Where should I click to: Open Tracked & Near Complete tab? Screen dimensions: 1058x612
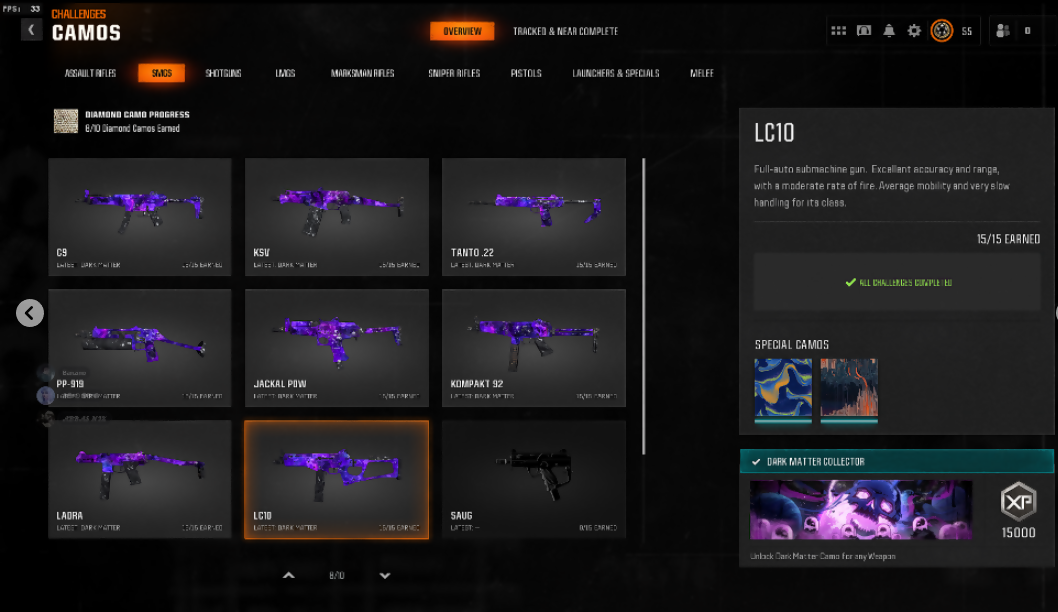[x=565, y=31]
